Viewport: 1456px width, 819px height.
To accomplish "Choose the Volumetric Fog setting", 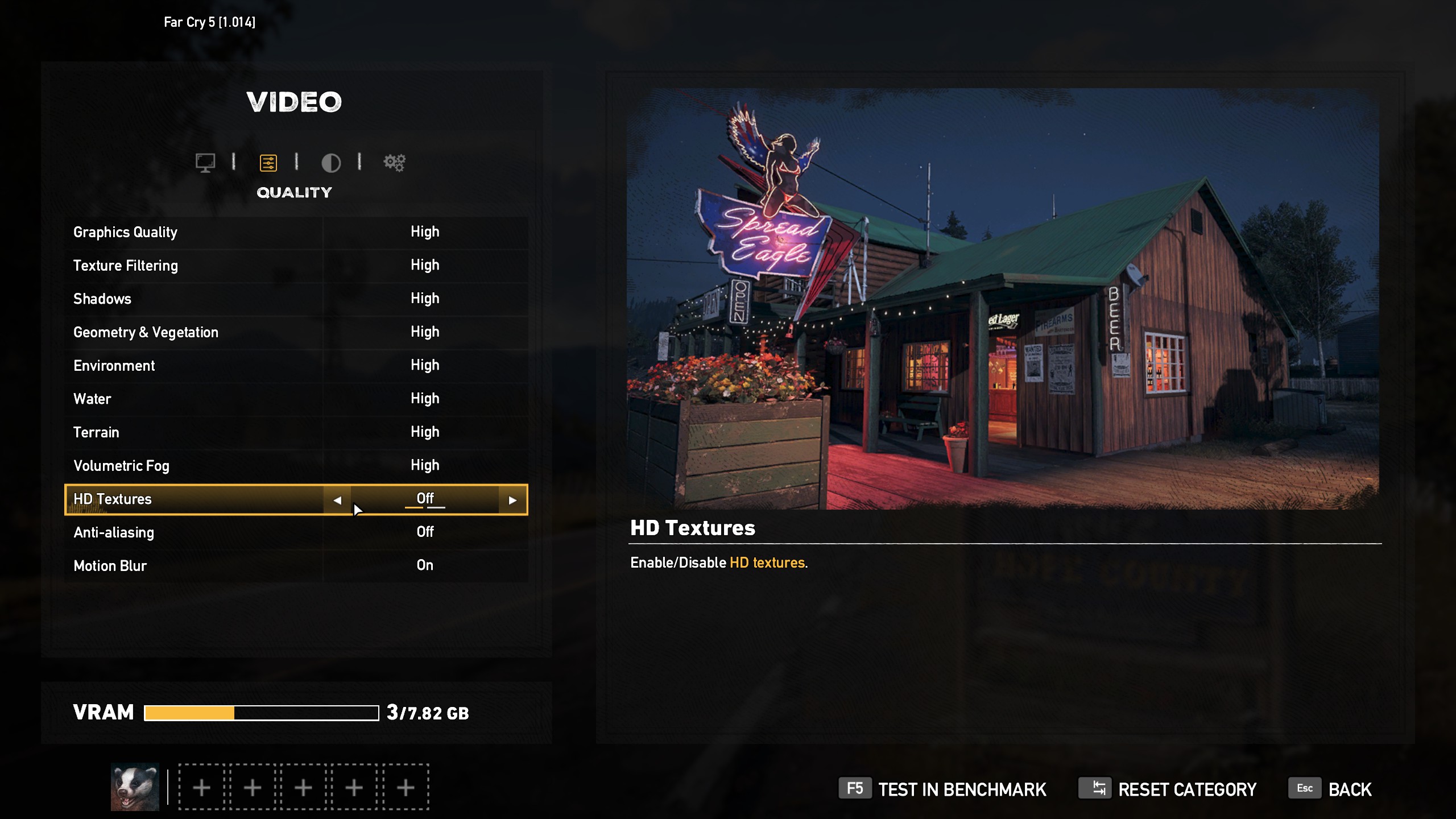I will [x=296, y=466].
